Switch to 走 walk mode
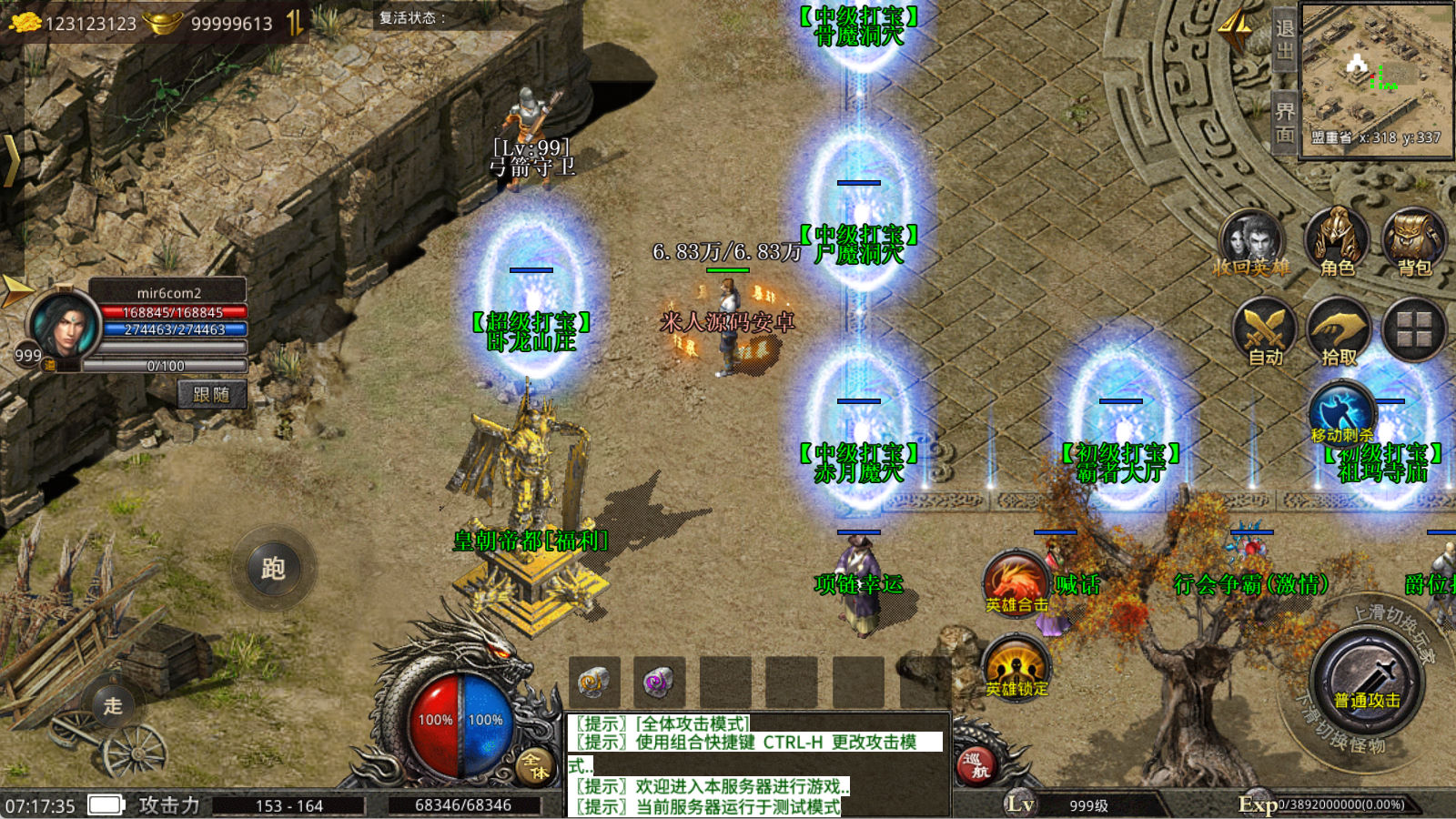Image resolution: width=1456 pixels, height=819 pixels. [x=113, y=705]
